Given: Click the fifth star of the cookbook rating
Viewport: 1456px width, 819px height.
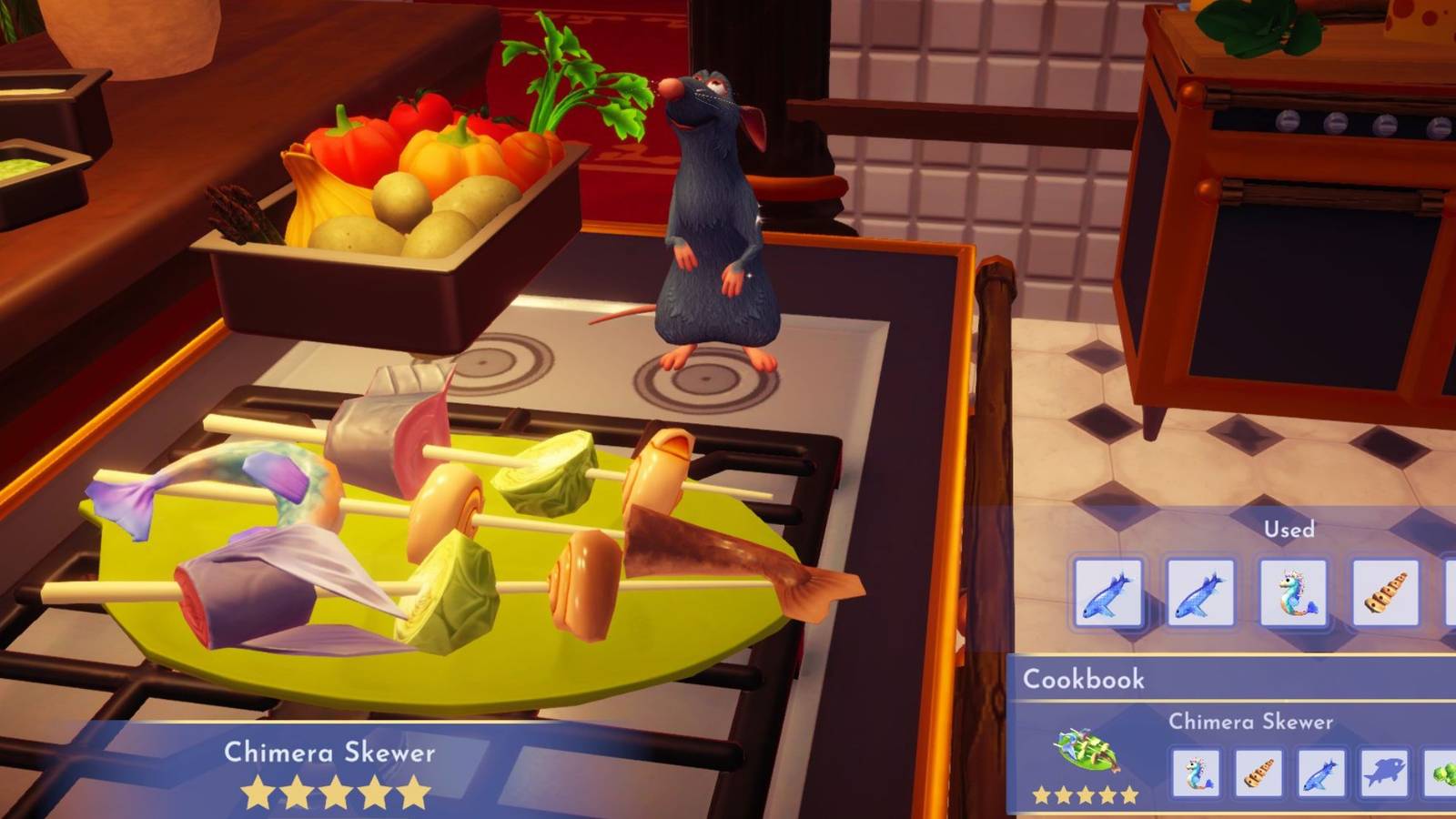Looking at the screenshot, I should tap(1128, 795).
